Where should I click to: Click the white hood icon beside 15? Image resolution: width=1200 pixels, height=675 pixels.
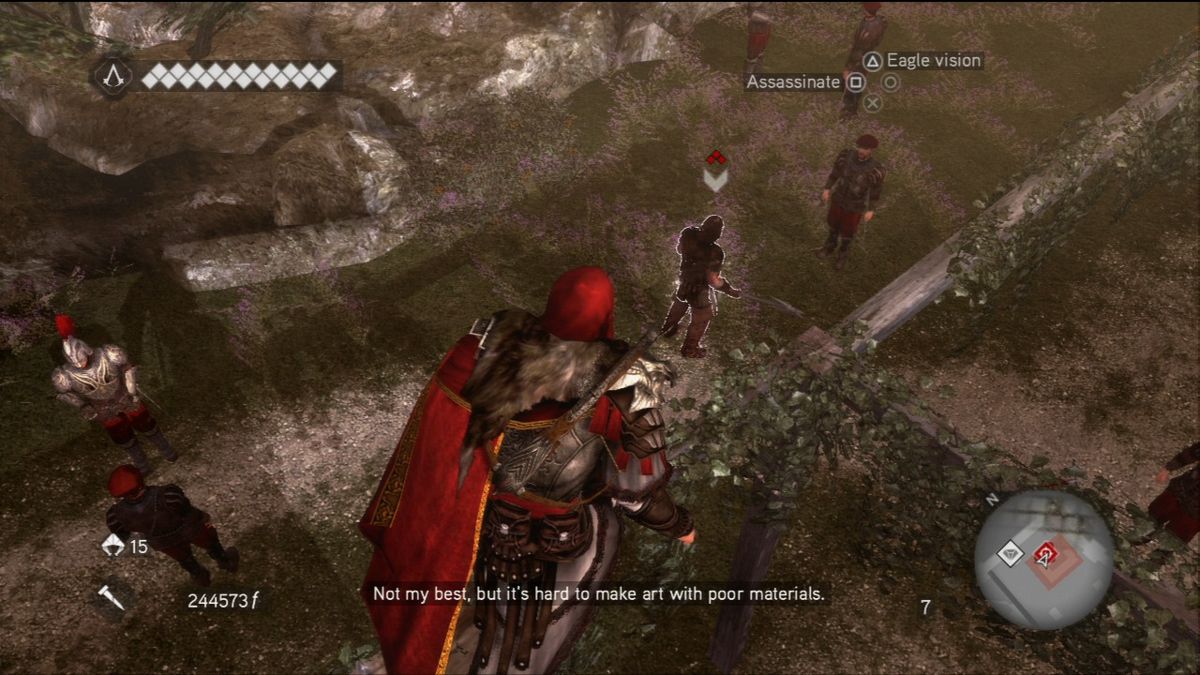click(x=112, y=545)
